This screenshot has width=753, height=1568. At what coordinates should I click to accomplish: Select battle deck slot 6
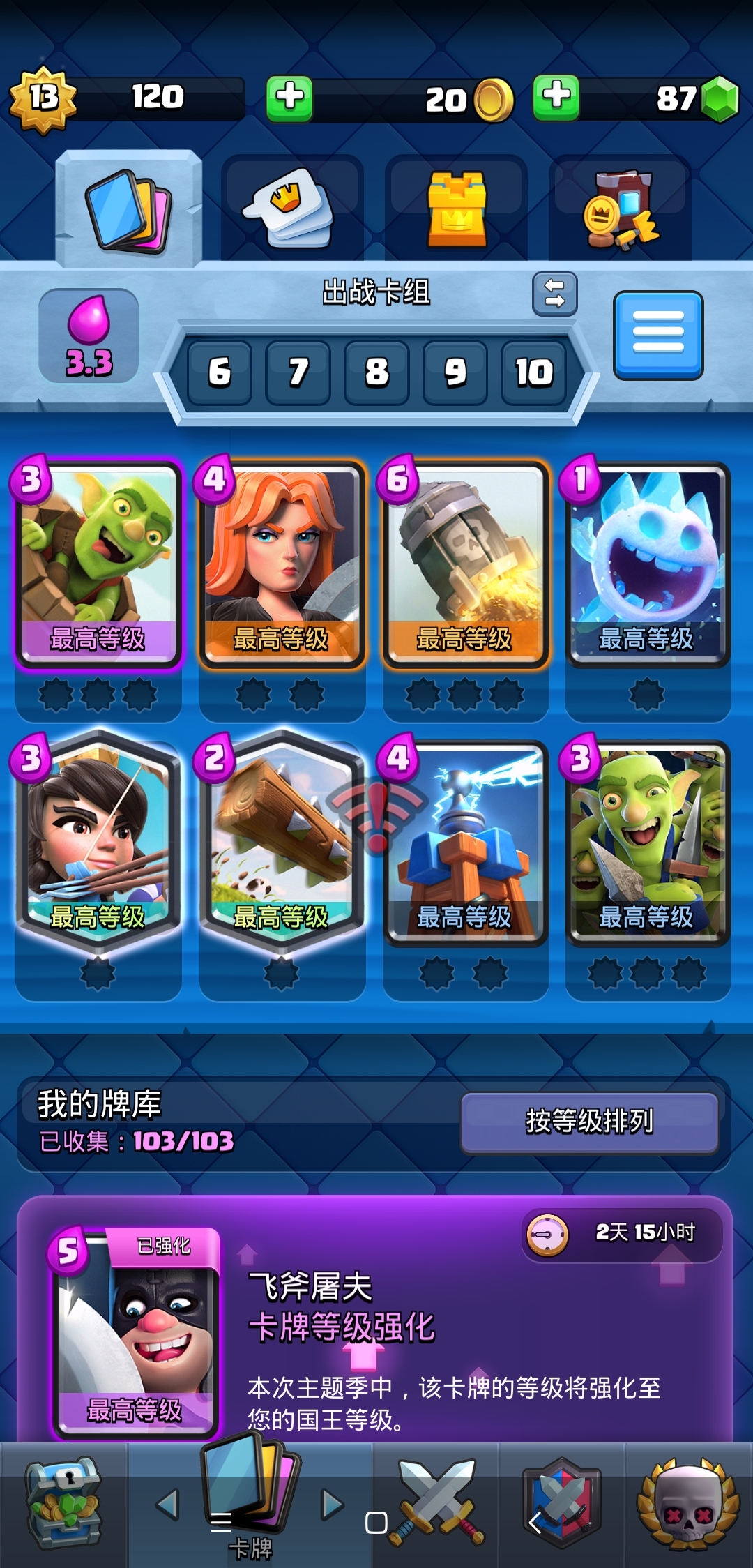(x=219, y=372)
